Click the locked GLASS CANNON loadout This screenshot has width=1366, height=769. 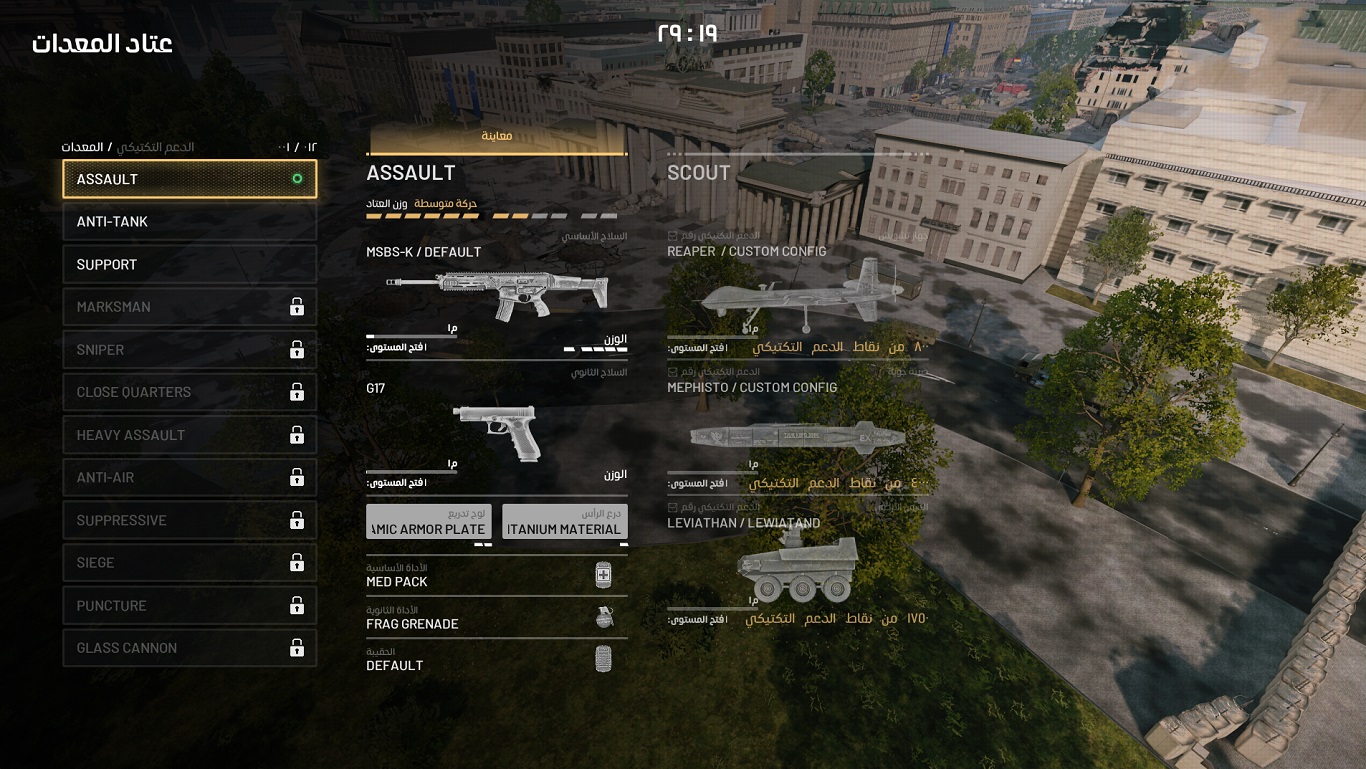[189, 648]
